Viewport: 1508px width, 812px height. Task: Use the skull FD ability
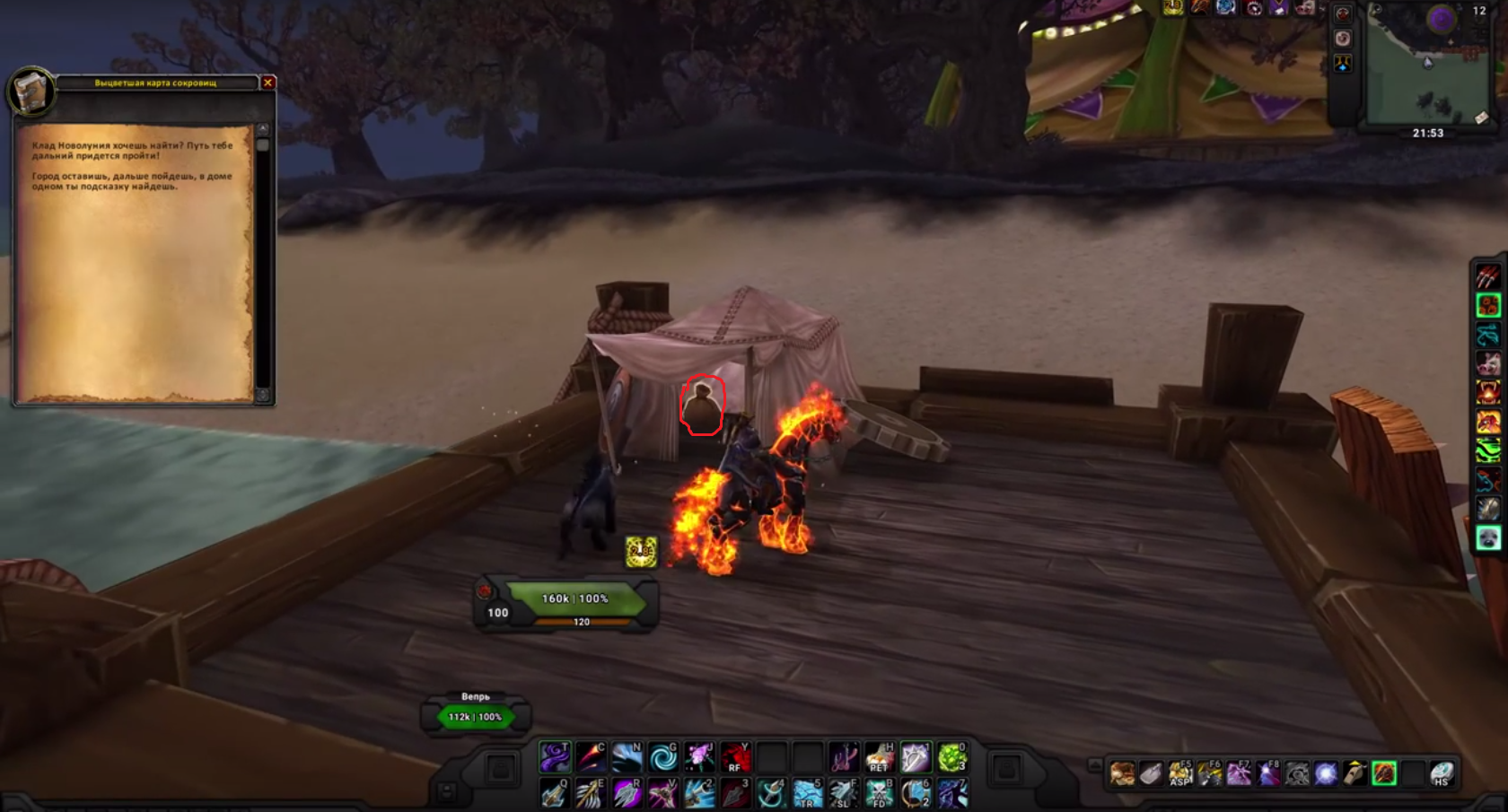[880, 793]
